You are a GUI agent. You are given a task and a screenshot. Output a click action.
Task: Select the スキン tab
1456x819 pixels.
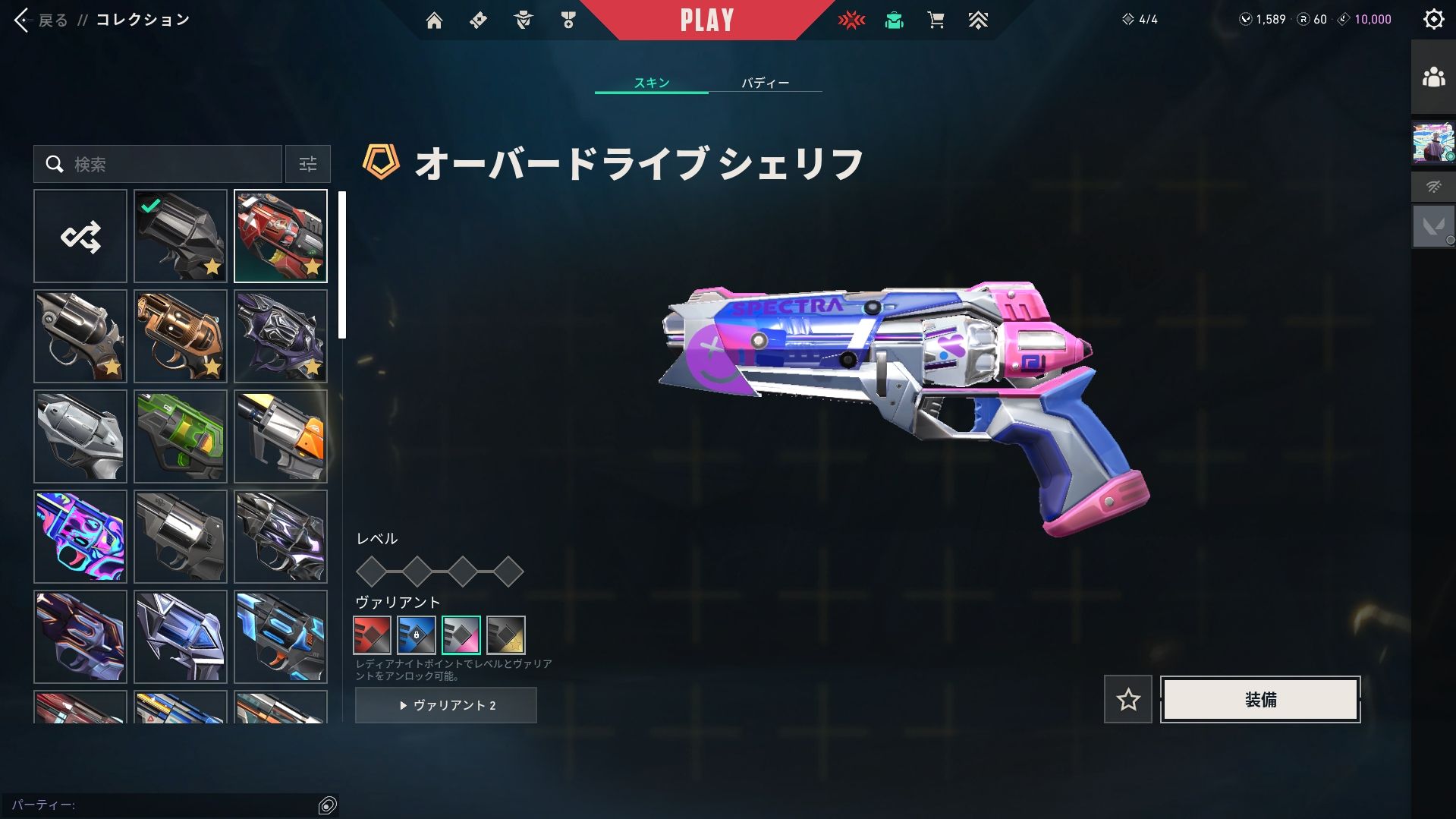[652, 83]
